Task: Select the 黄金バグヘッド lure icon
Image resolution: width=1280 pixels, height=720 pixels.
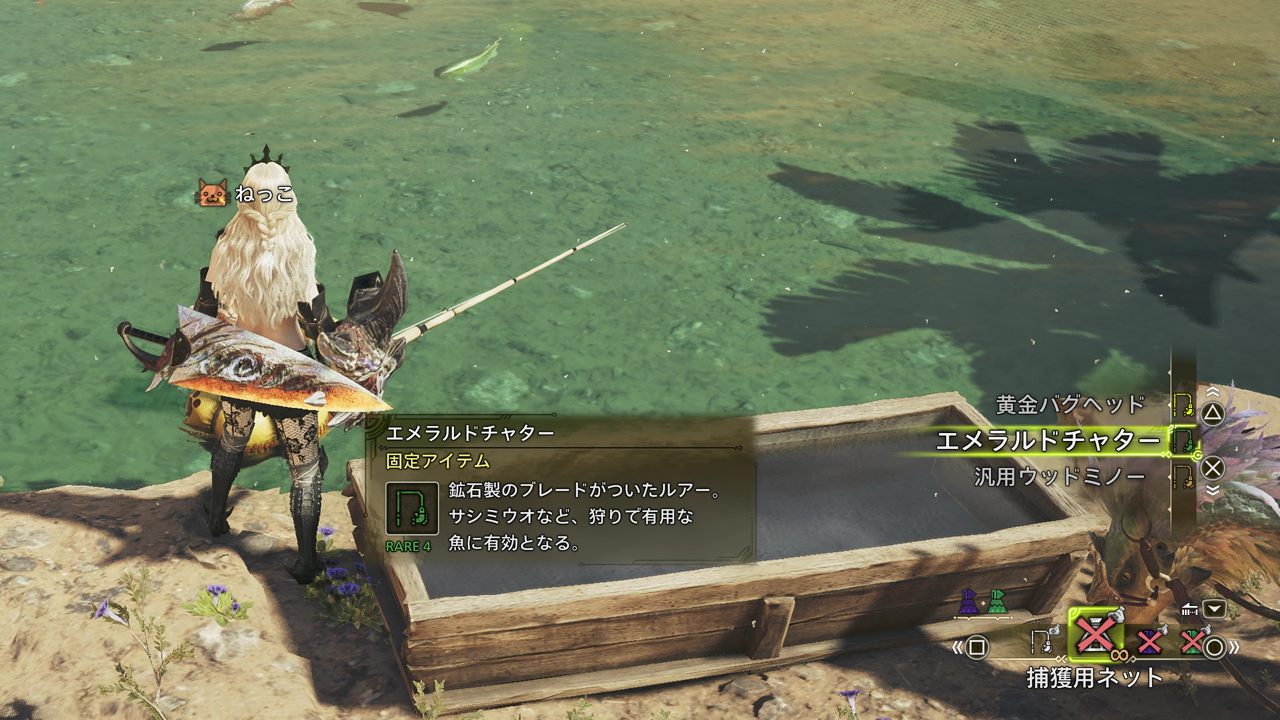Action: (1183, 406)
